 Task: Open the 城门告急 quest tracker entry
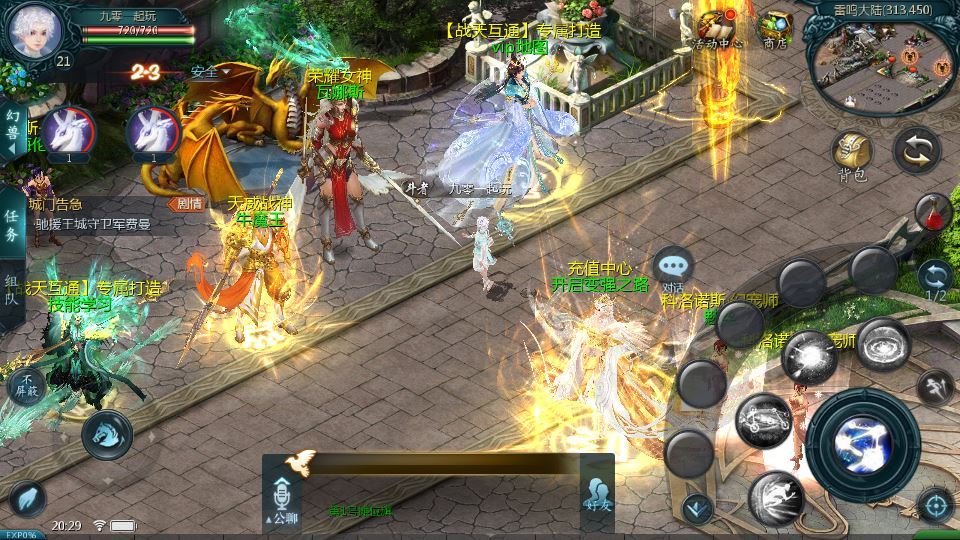pyautogui.click(x=90, y=214)
